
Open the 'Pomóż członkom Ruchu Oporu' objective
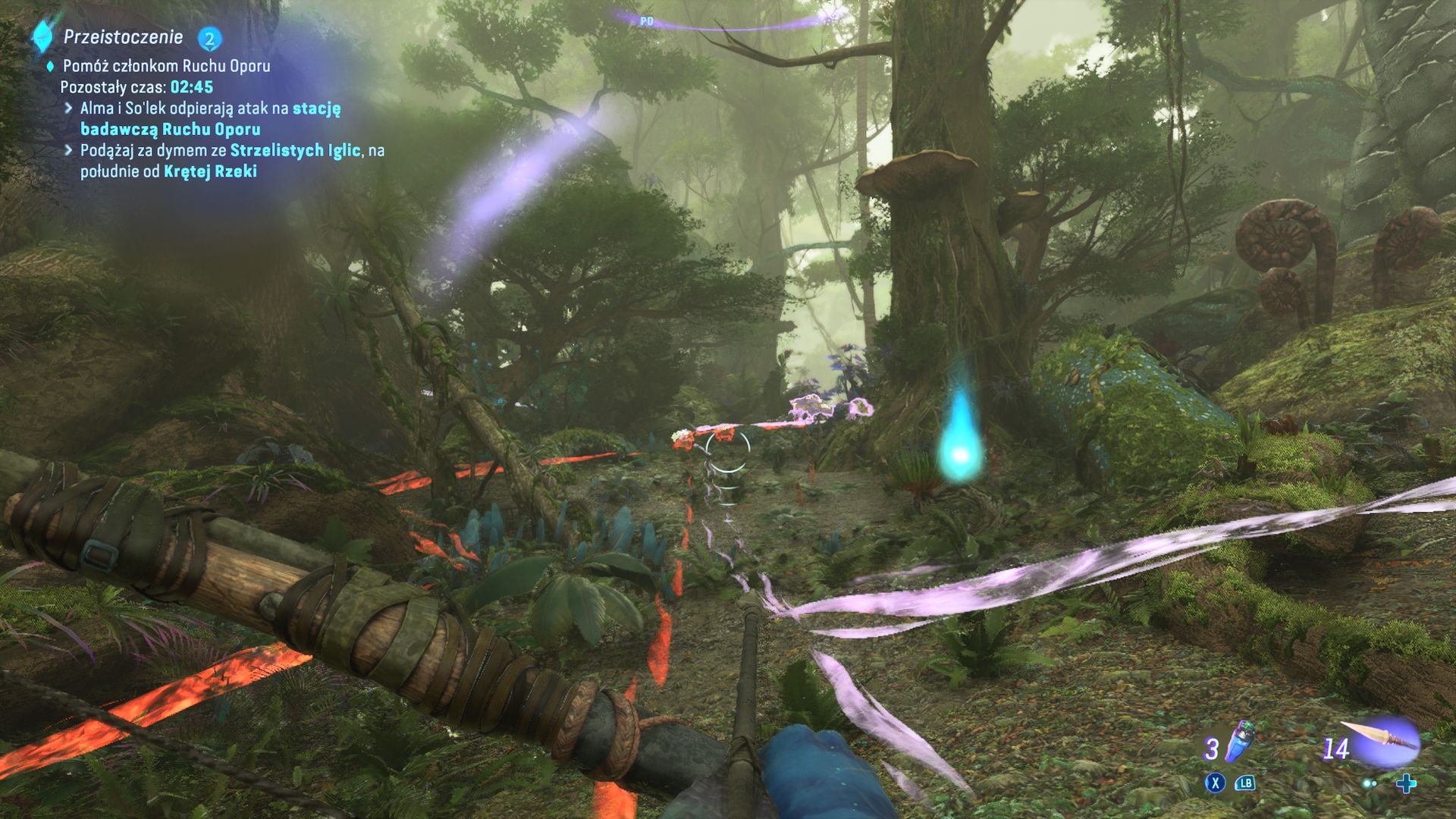166,66
